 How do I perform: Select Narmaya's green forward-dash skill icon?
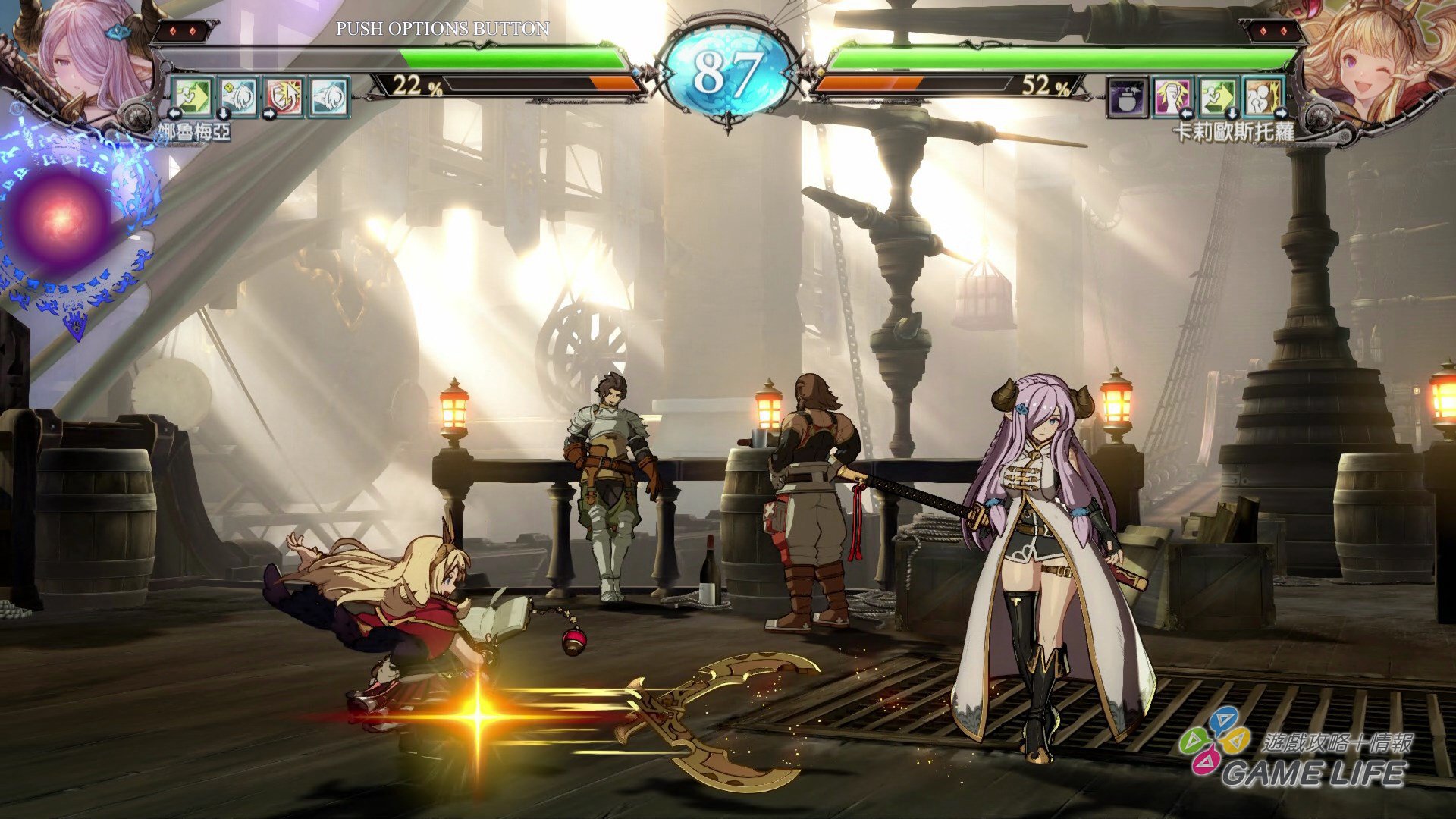click(193, 95)
